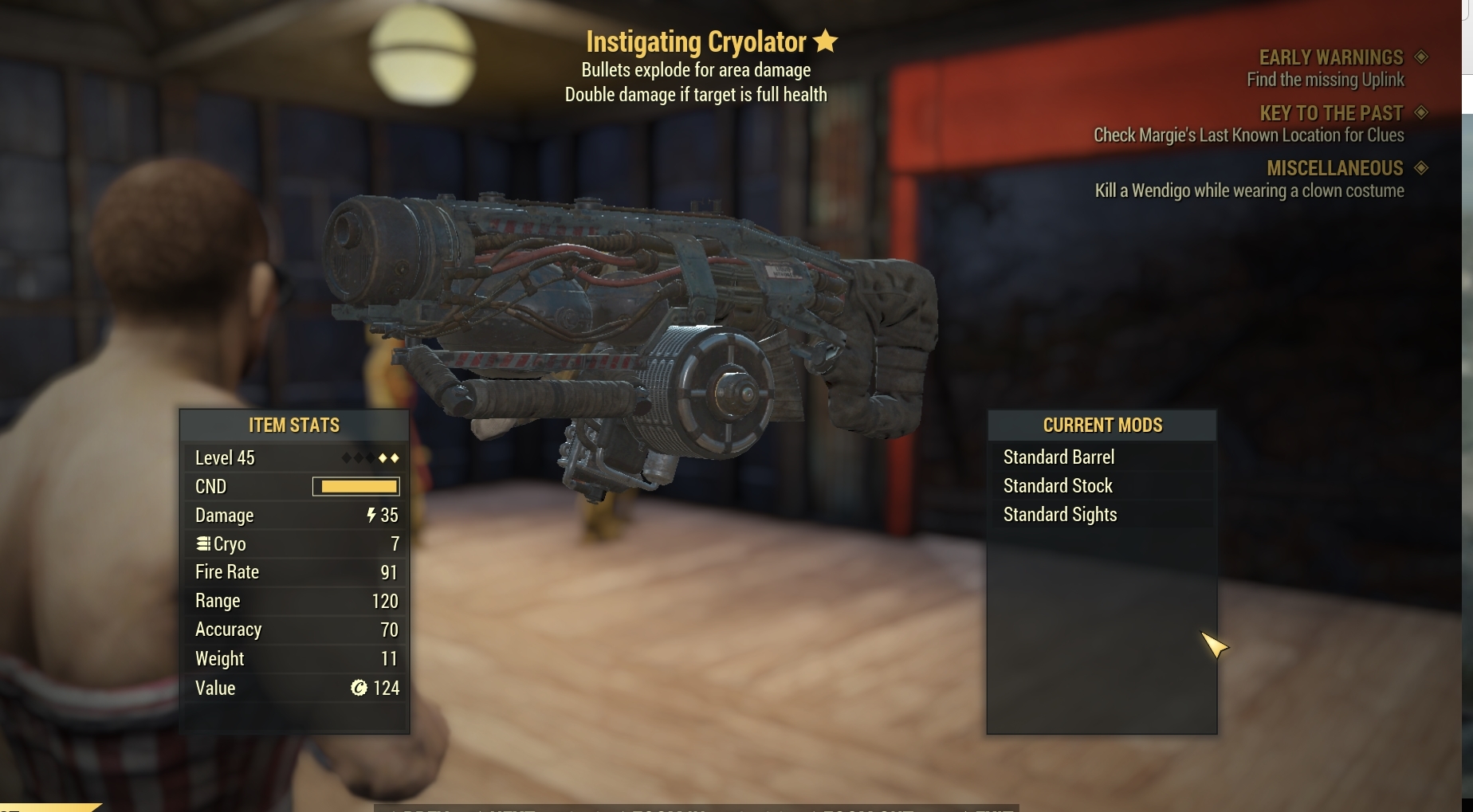Select the Standard Sights mod entry

1059,514
